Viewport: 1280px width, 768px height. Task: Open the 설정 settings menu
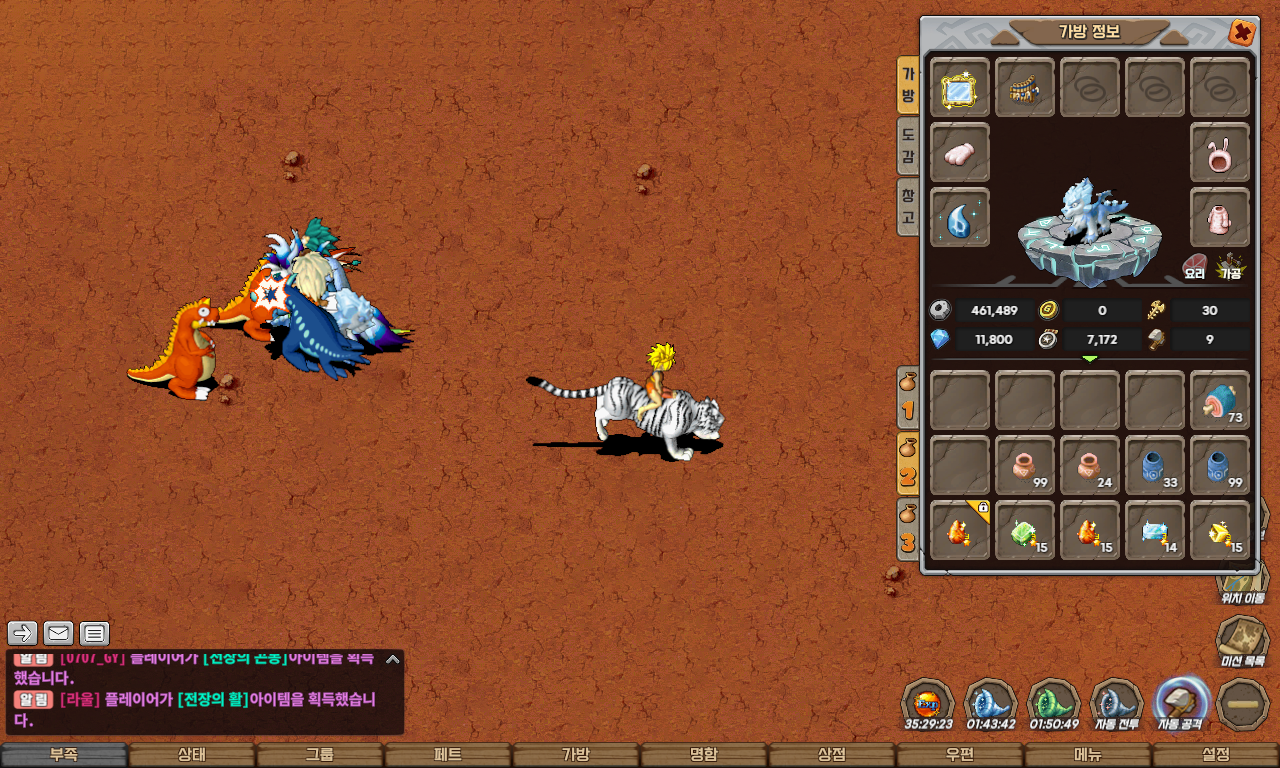[x=1216, y=755]
